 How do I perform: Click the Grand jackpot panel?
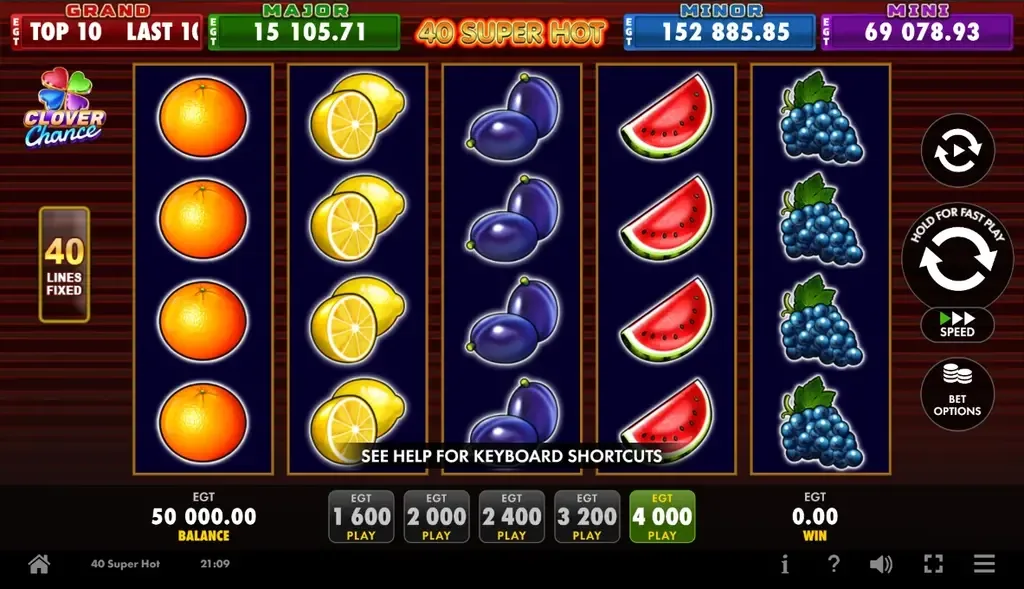pos(106,31)
